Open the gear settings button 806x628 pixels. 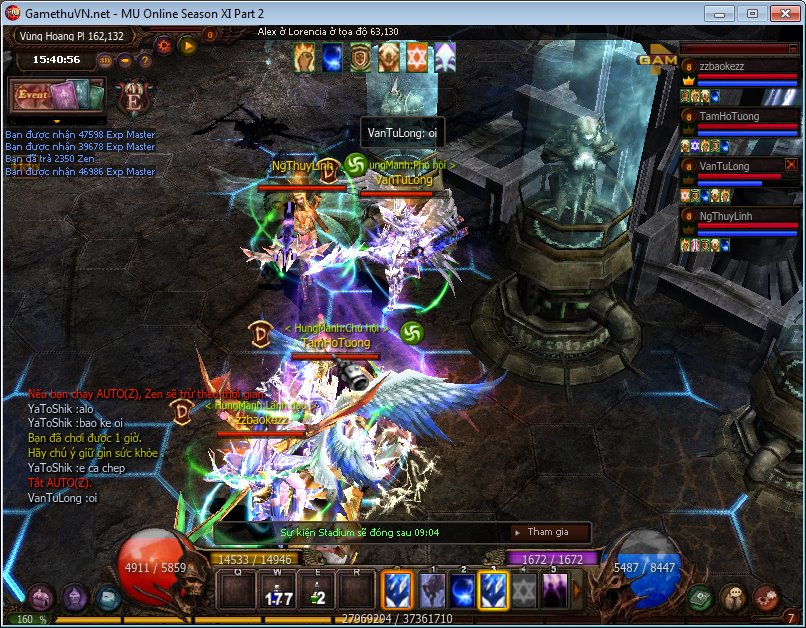(163, 45)
